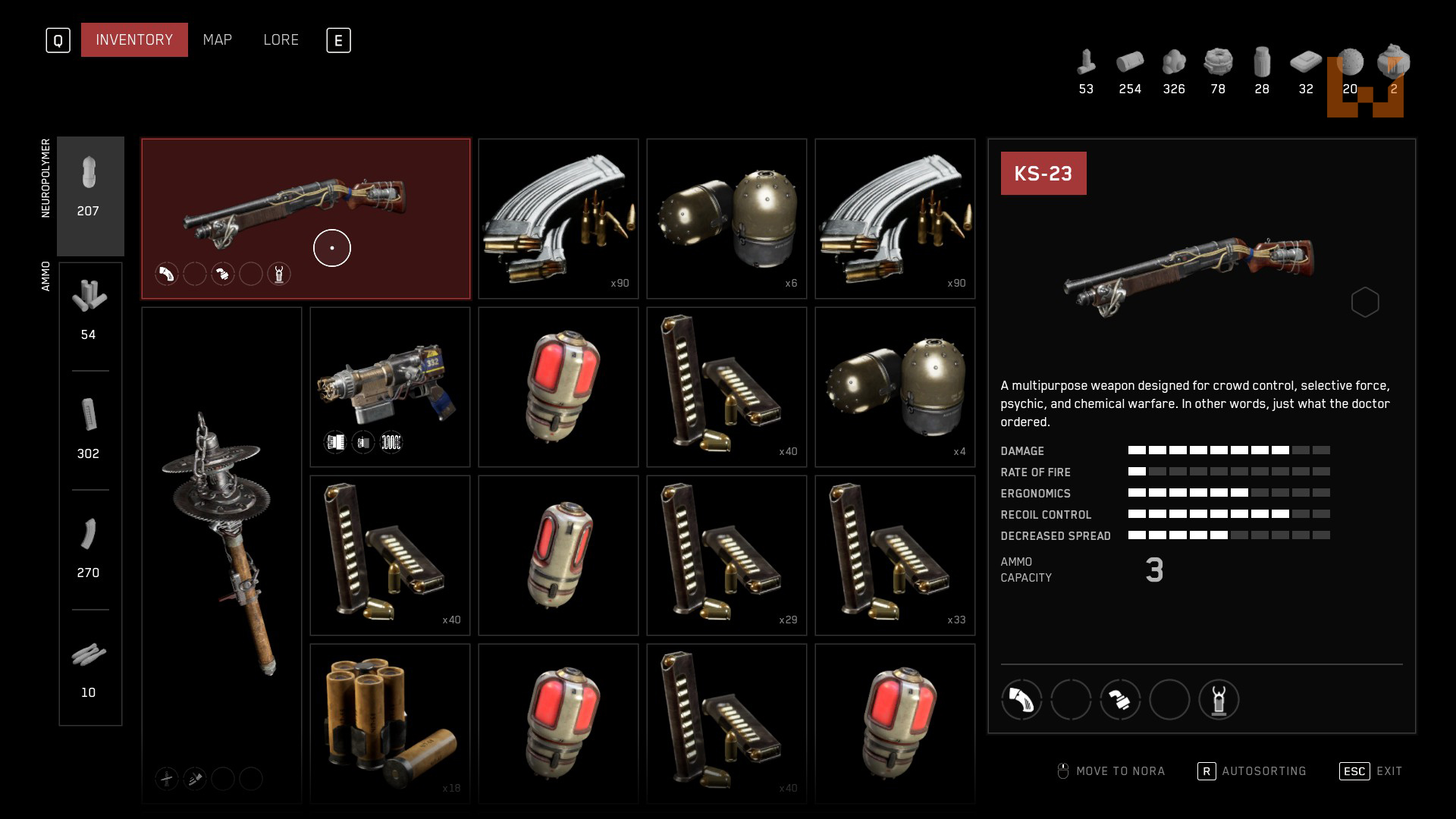Select the shotgun shells stack of 18
Screen dimensions: 1456x819
tap(390, 723)
